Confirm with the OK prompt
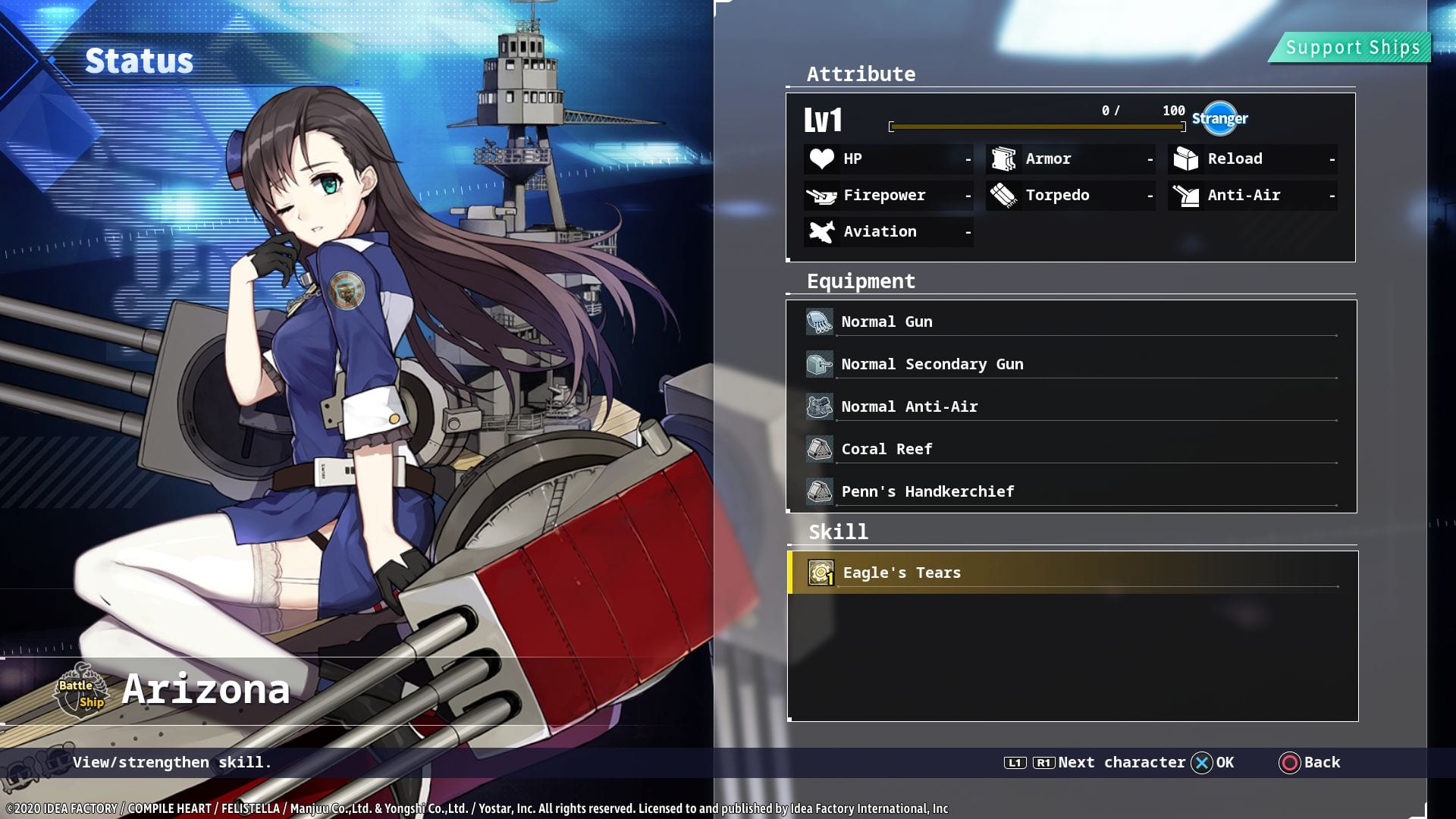1456x819 pixels. click(1213, 762)
